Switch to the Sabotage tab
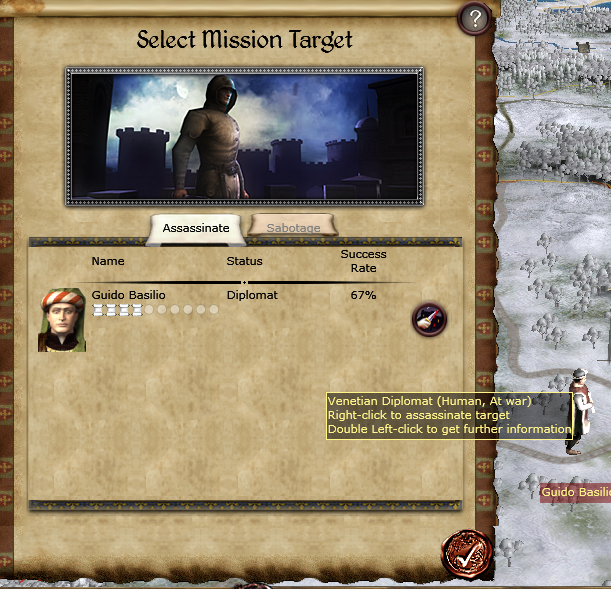Viewport: 611px width, 589px height. click(293, 228)
